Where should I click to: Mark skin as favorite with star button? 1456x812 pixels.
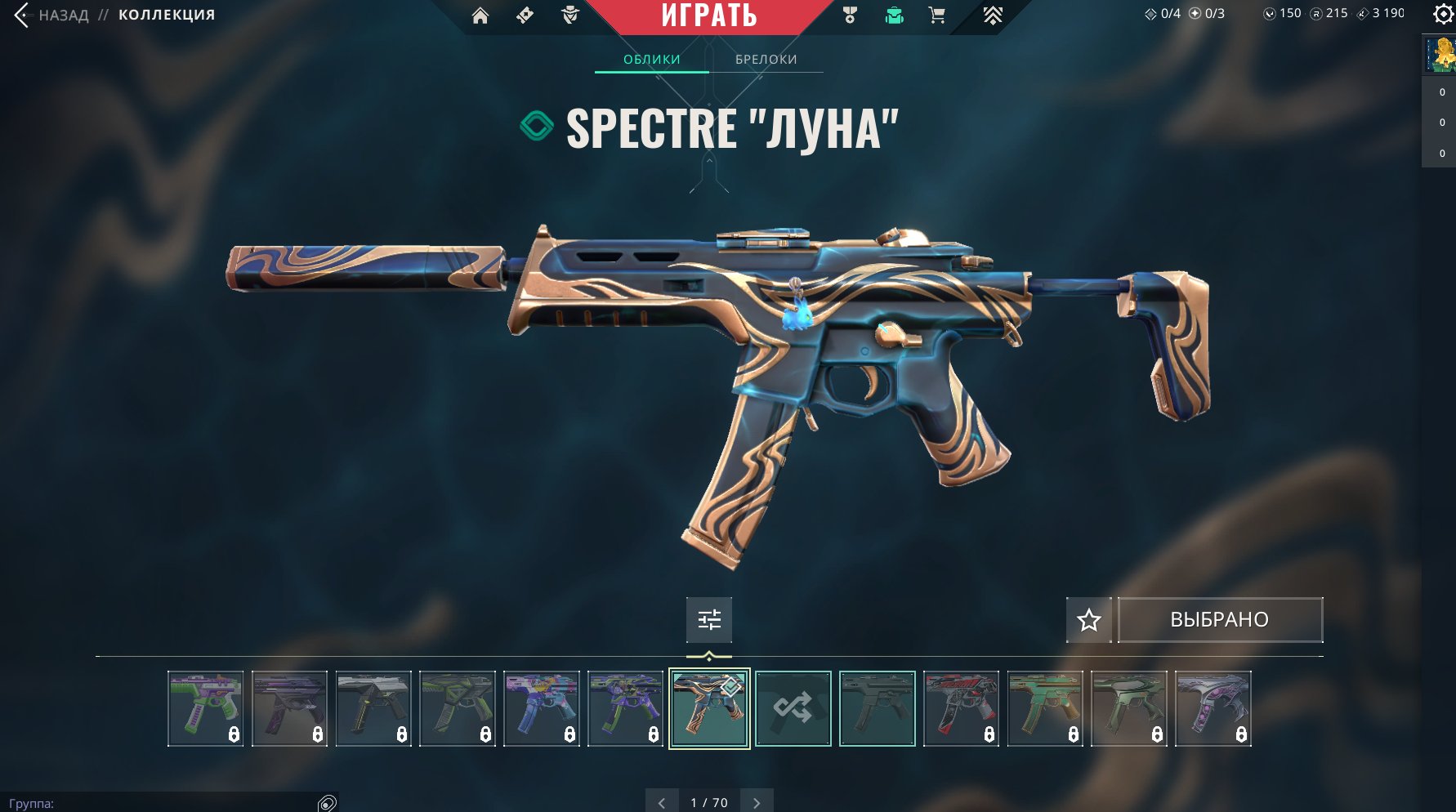coord(1088,620)
